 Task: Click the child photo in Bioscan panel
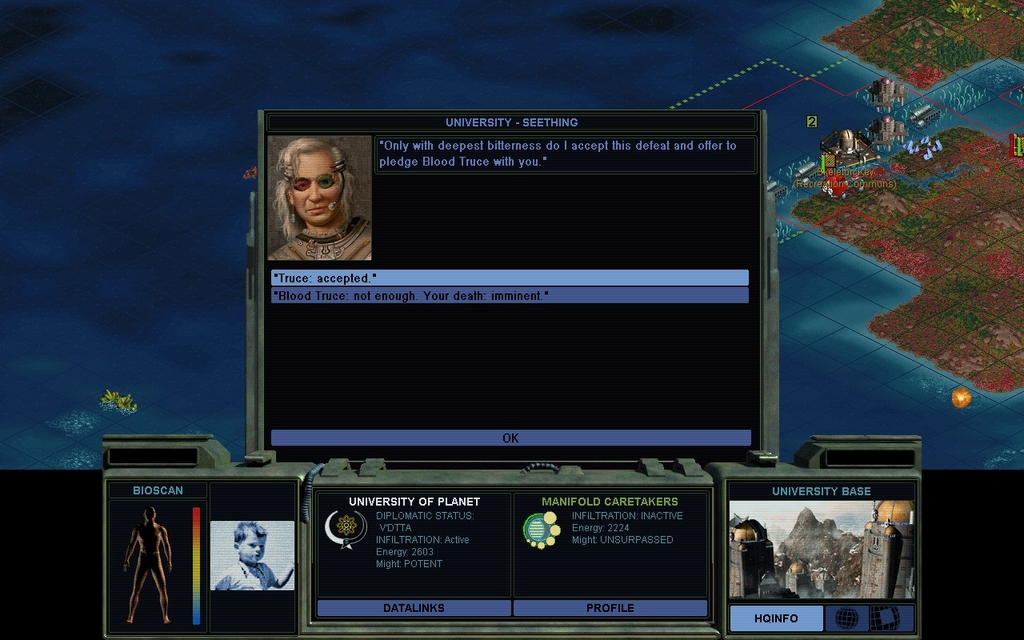[x=252, y=555]
